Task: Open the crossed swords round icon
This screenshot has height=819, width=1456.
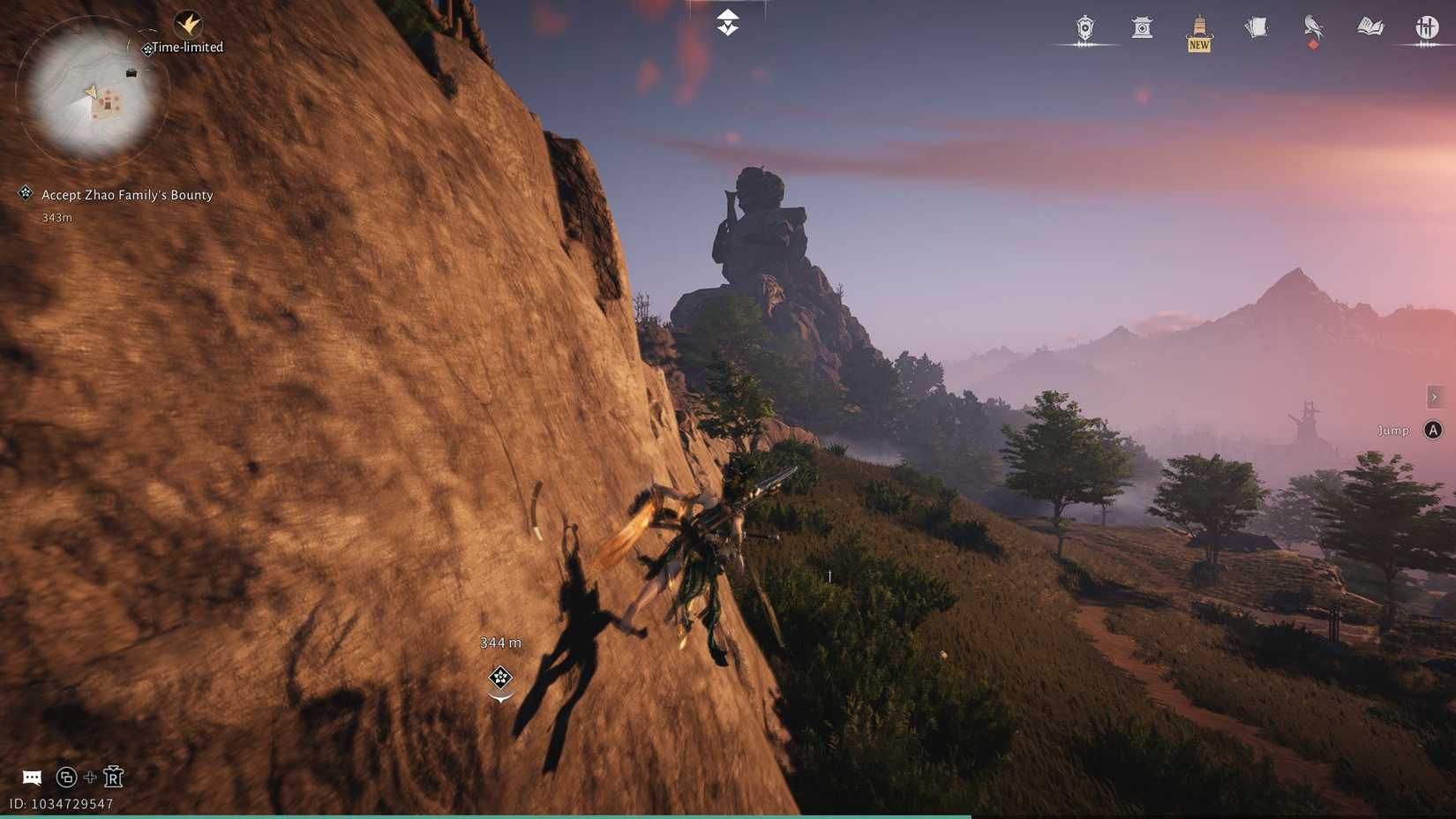Action: point(1426,28)
